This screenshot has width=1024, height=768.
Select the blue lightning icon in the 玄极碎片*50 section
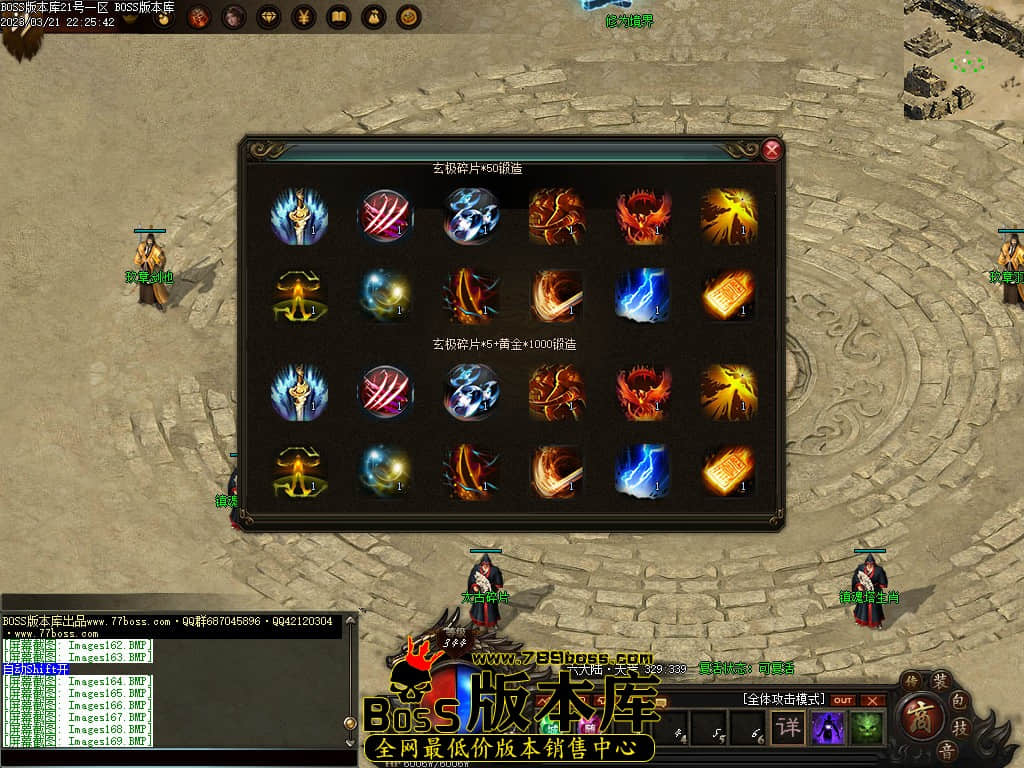pos(642,295)
